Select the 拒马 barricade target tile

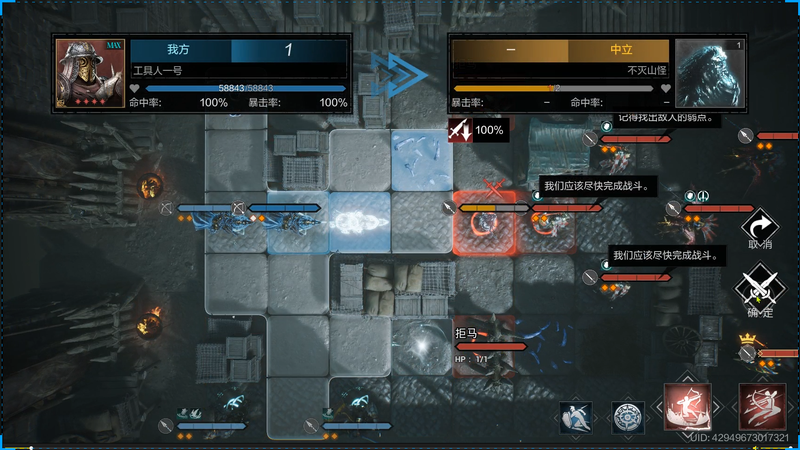tap(485, 345)
